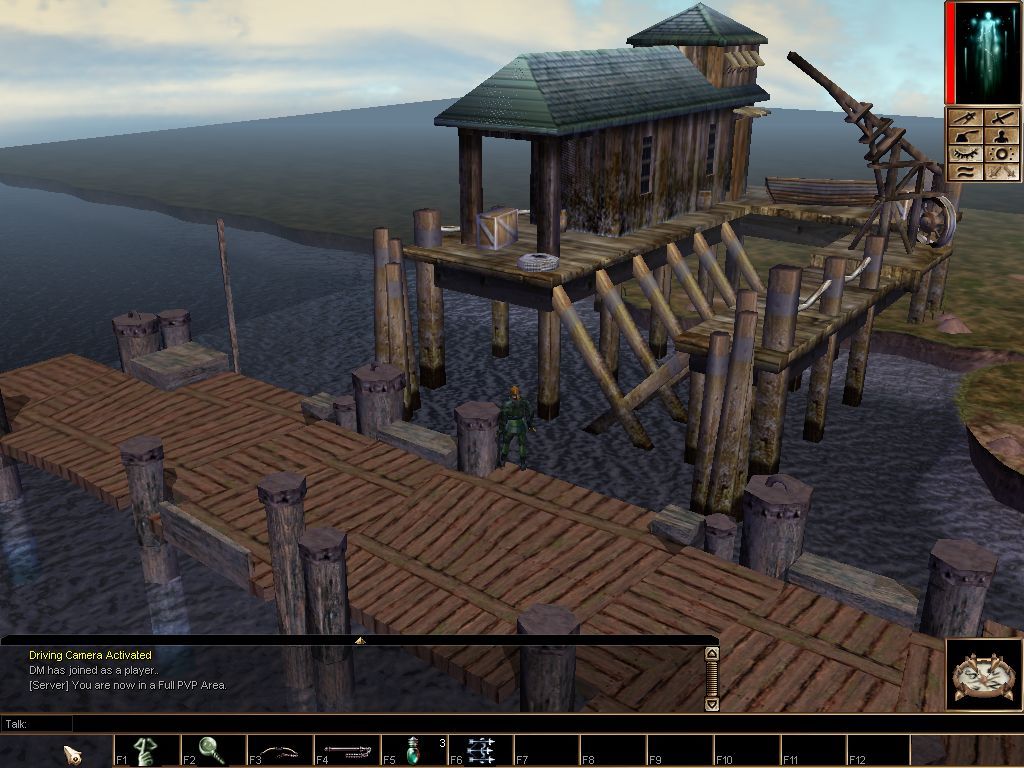
Task: Select the wavy lines icon
Action: (x=966, y=172)
